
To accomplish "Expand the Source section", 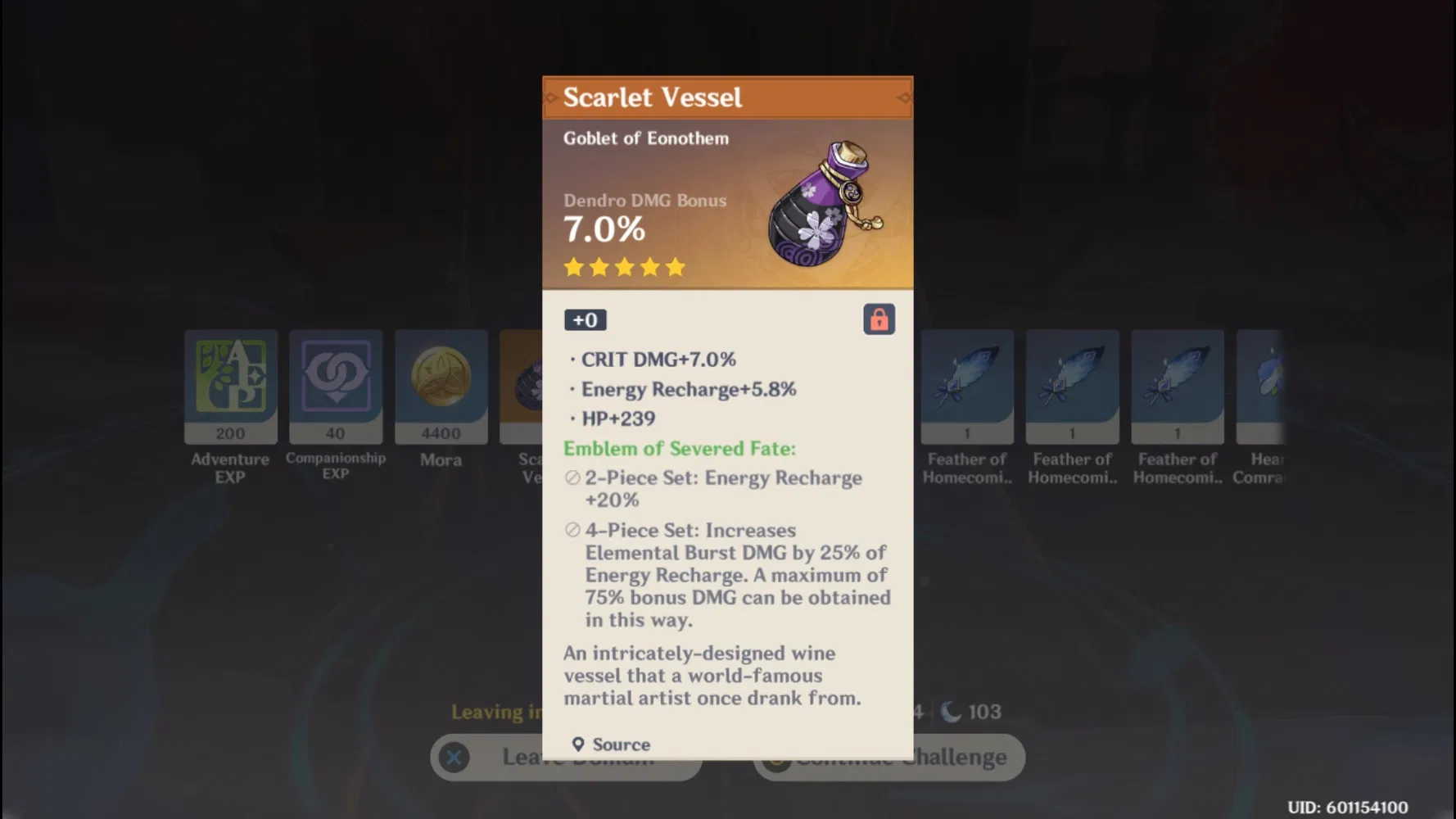I will coord(613,744).
